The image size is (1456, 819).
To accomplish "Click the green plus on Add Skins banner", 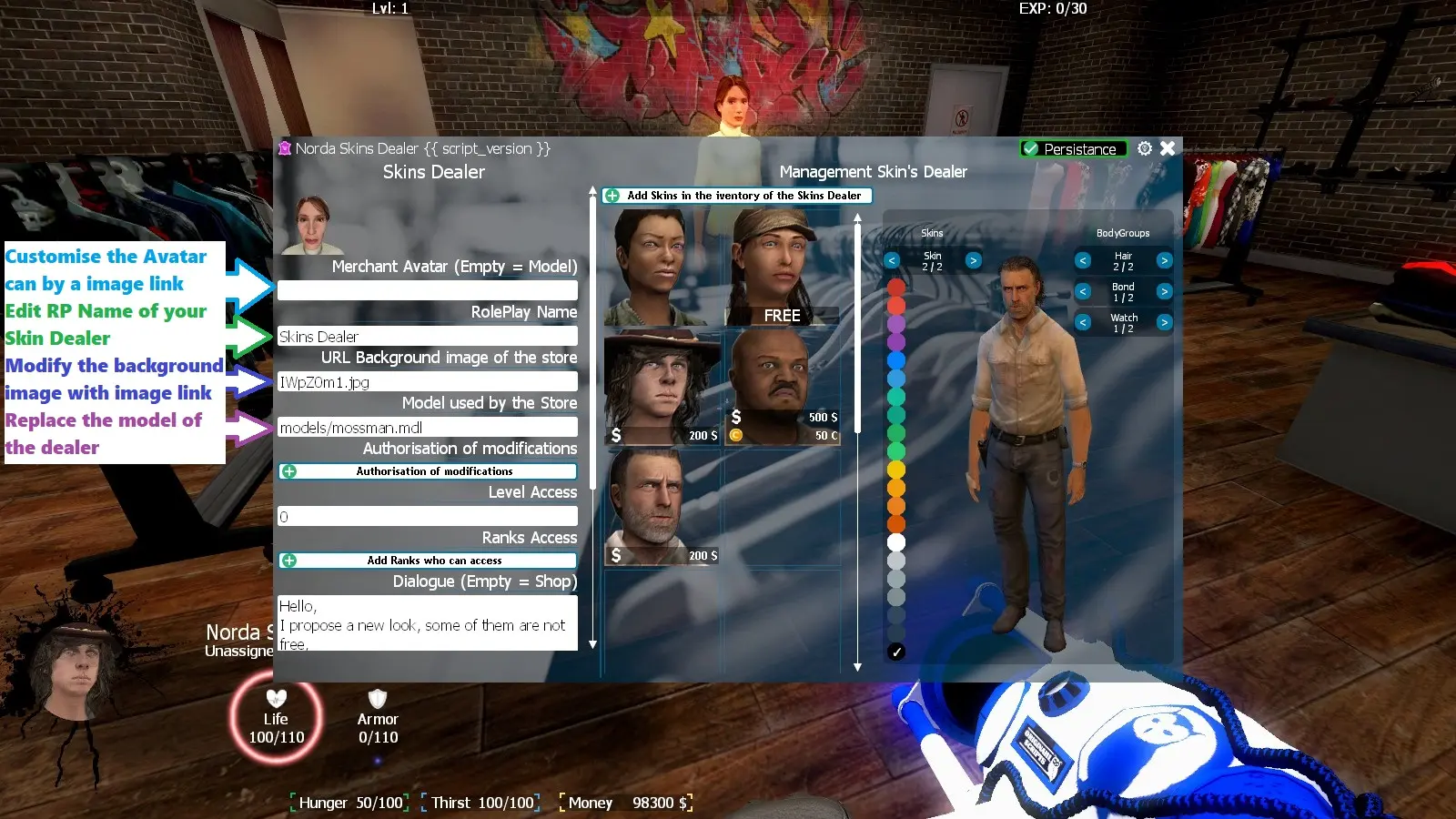I will [613, 196].
